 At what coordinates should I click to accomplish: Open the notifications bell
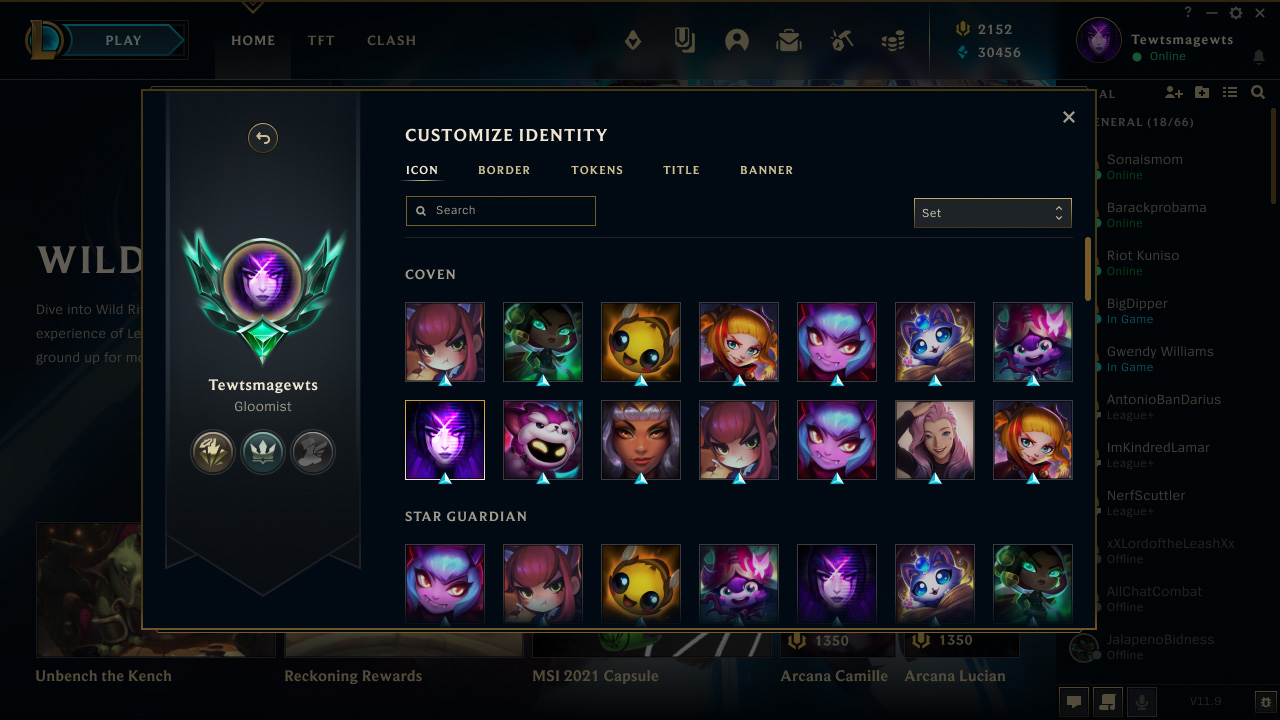point(1259,57)
